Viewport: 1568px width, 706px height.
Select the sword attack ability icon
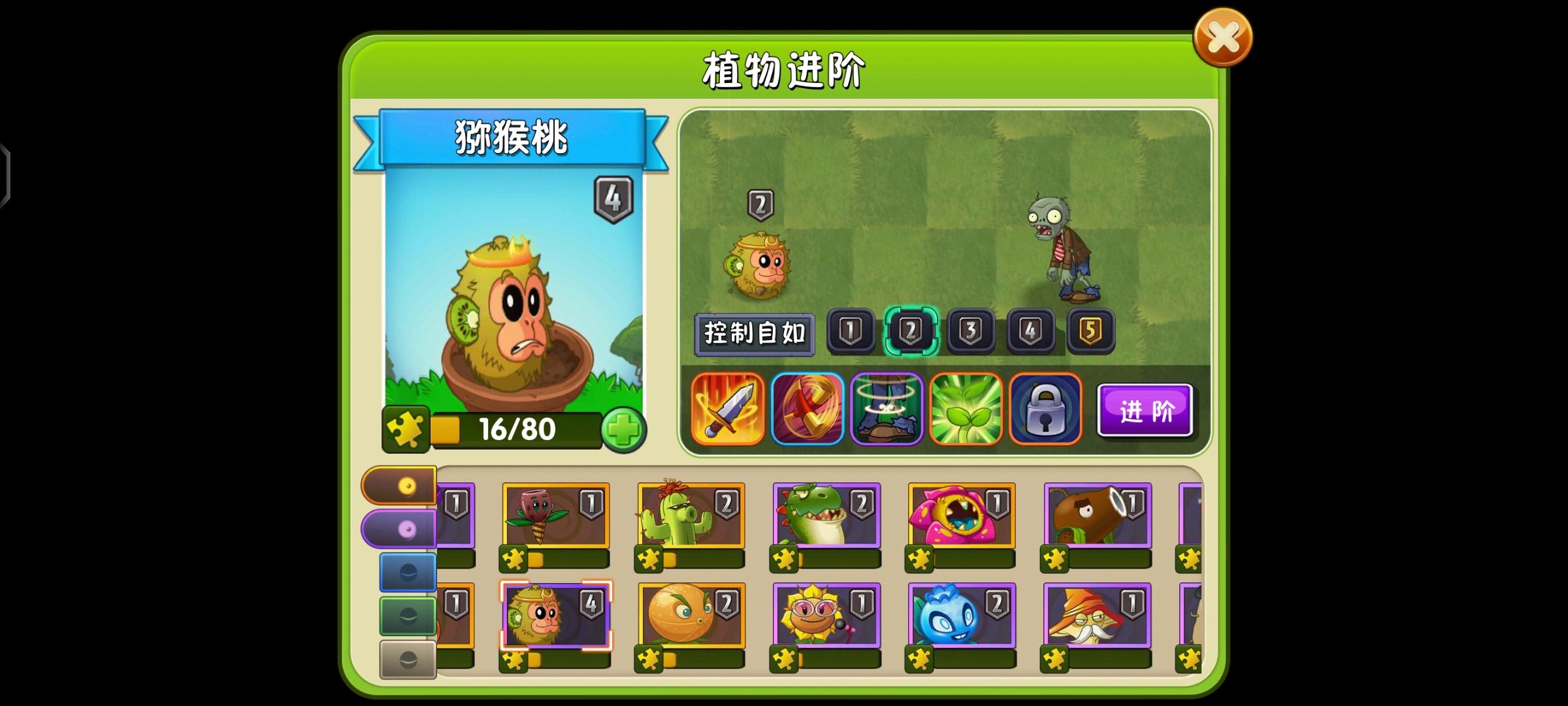pos(727,408)
